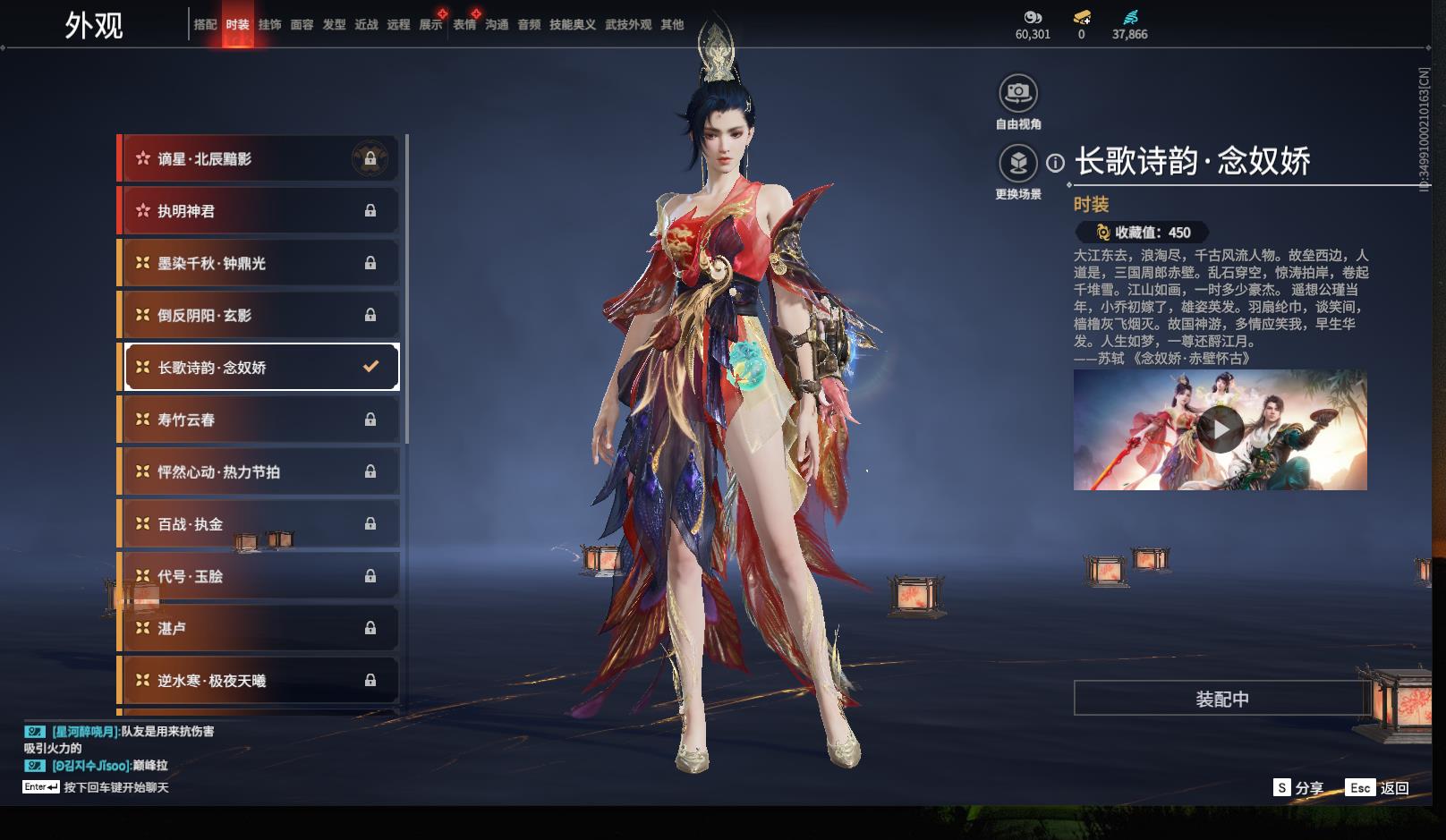
Task: Select the 摘星·北辰黯影 outfit
Action: point(259,159)
